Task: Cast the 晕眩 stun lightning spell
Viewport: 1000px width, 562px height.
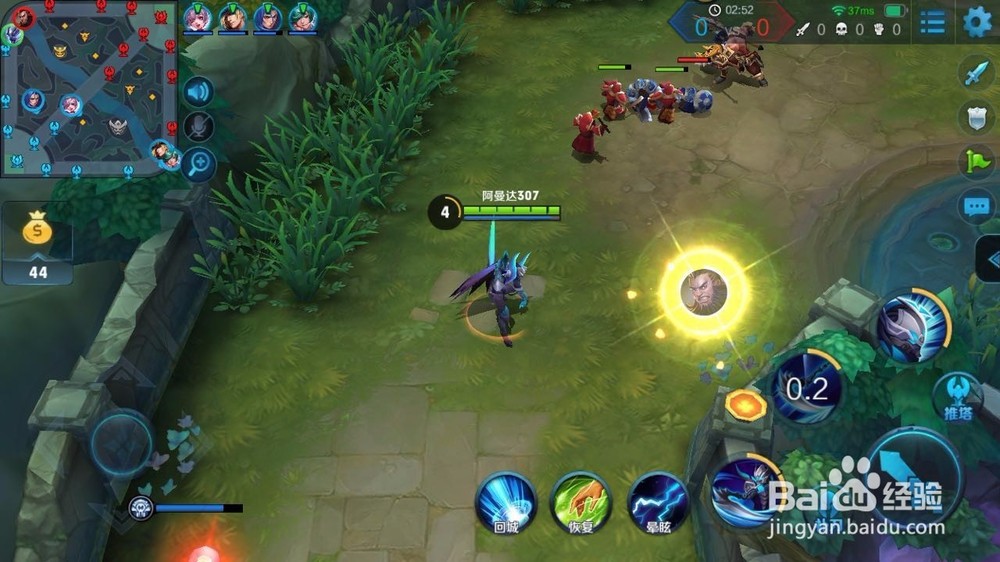Action: (x=658, y=500)
